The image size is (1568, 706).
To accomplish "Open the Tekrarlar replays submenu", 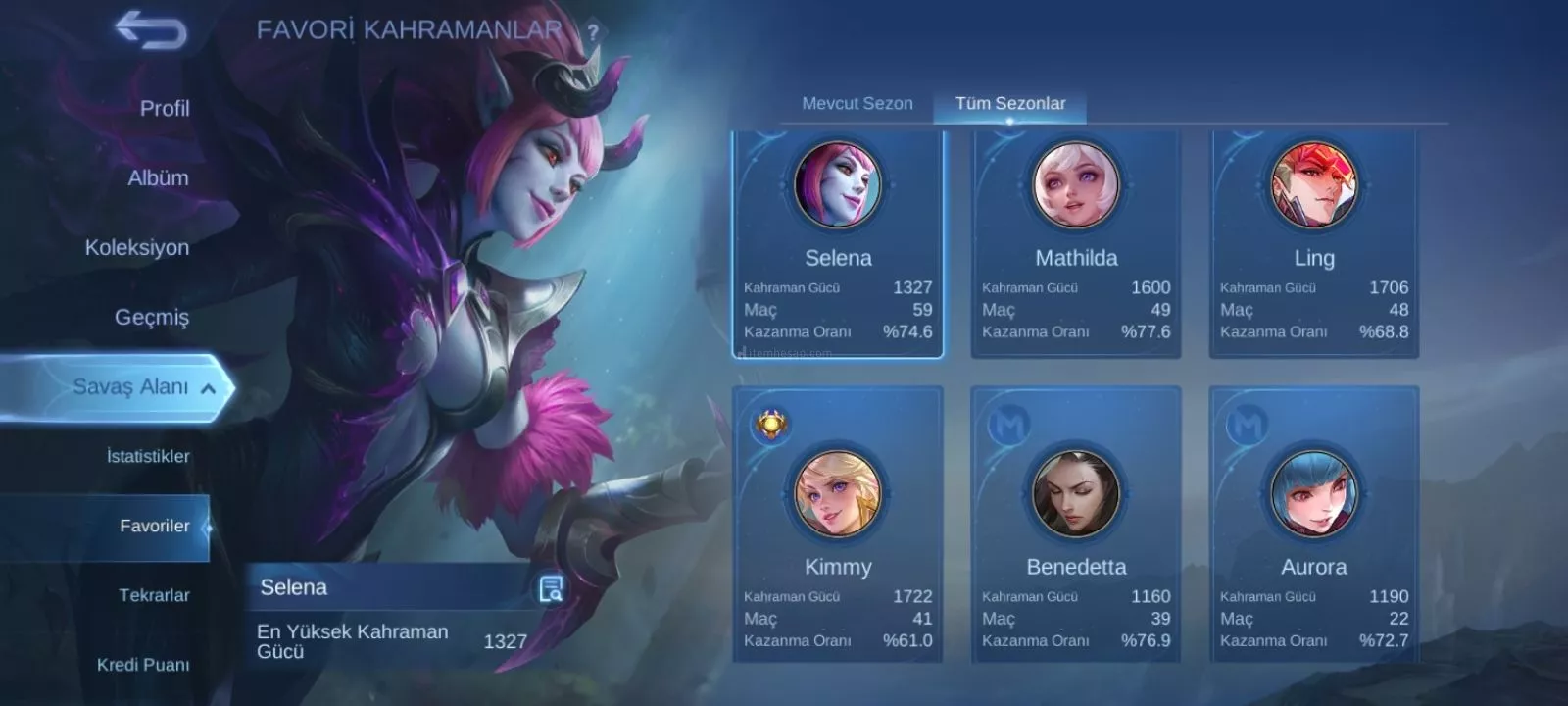I will pyautogui.click(x=154, y=596).
